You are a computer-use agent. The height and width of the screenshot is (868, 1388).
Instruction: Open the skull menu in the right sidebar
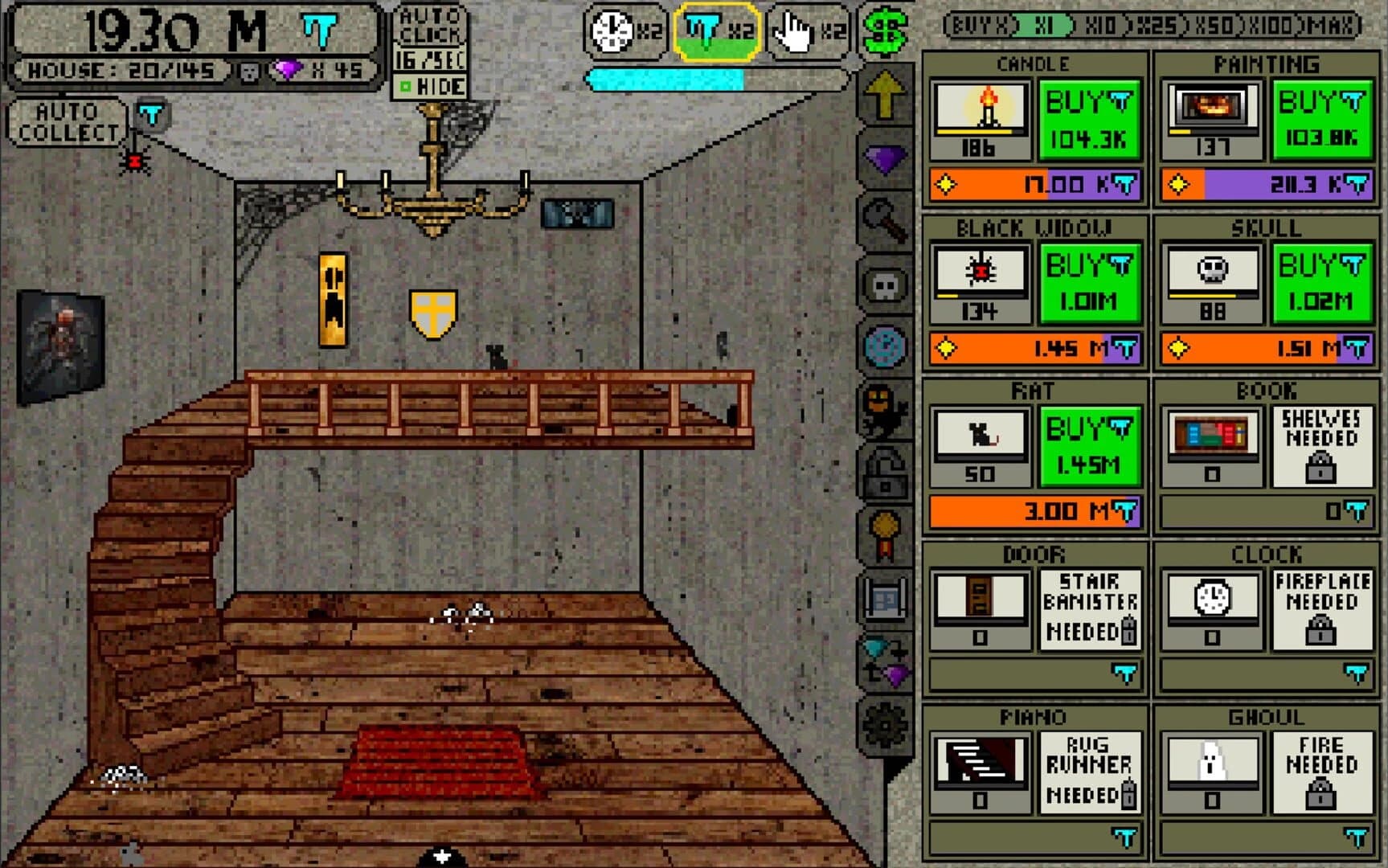(x=884, y=283)
